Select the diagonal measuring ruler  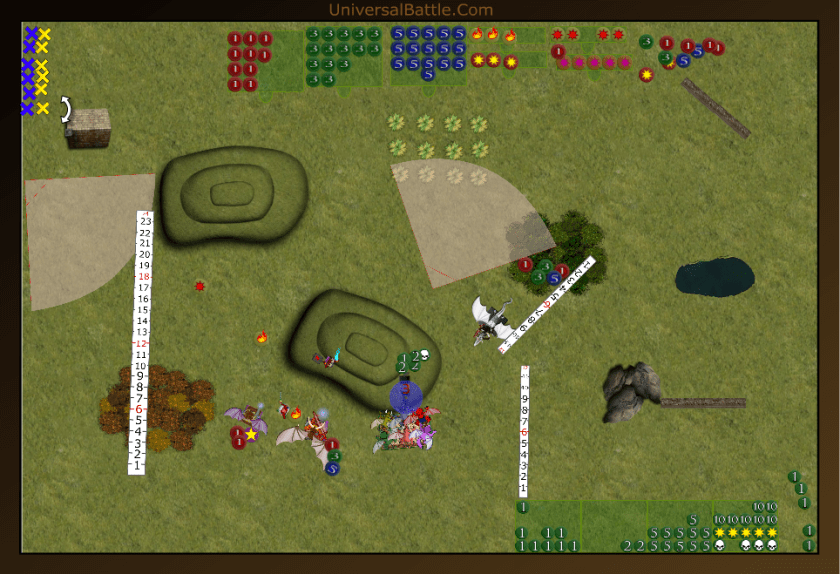click(x=549, y=304)
